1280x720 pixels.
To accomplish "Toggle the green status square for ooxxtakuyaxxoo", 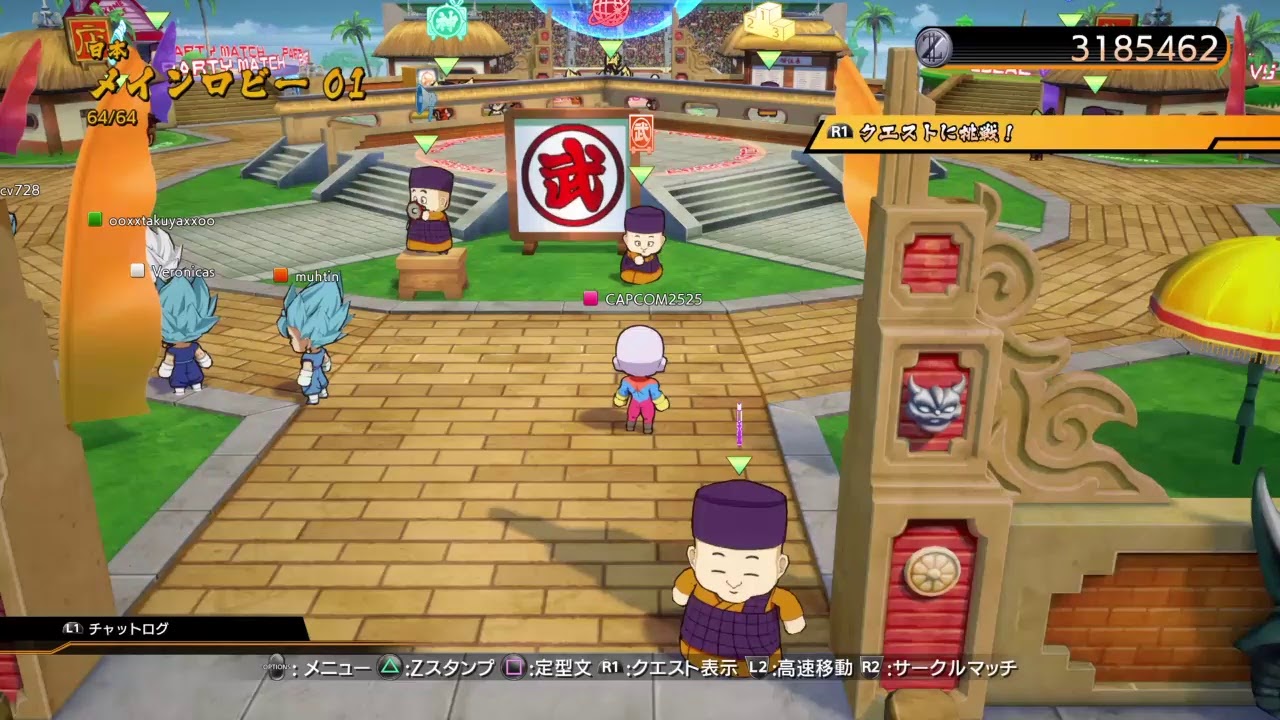I will pos(95,219).
